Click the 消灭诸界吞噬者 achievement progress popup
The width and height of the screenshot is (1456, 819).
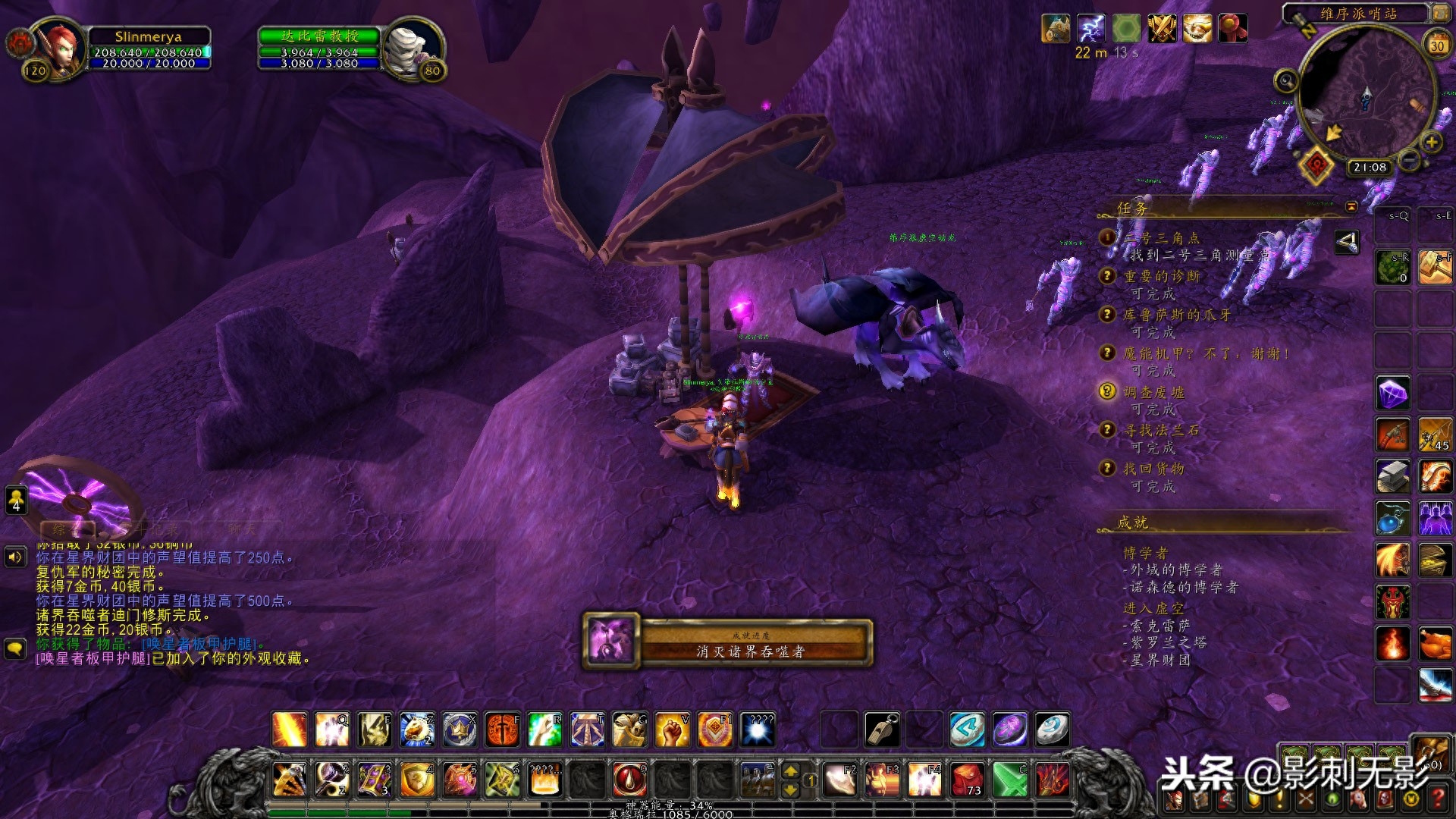728,642
